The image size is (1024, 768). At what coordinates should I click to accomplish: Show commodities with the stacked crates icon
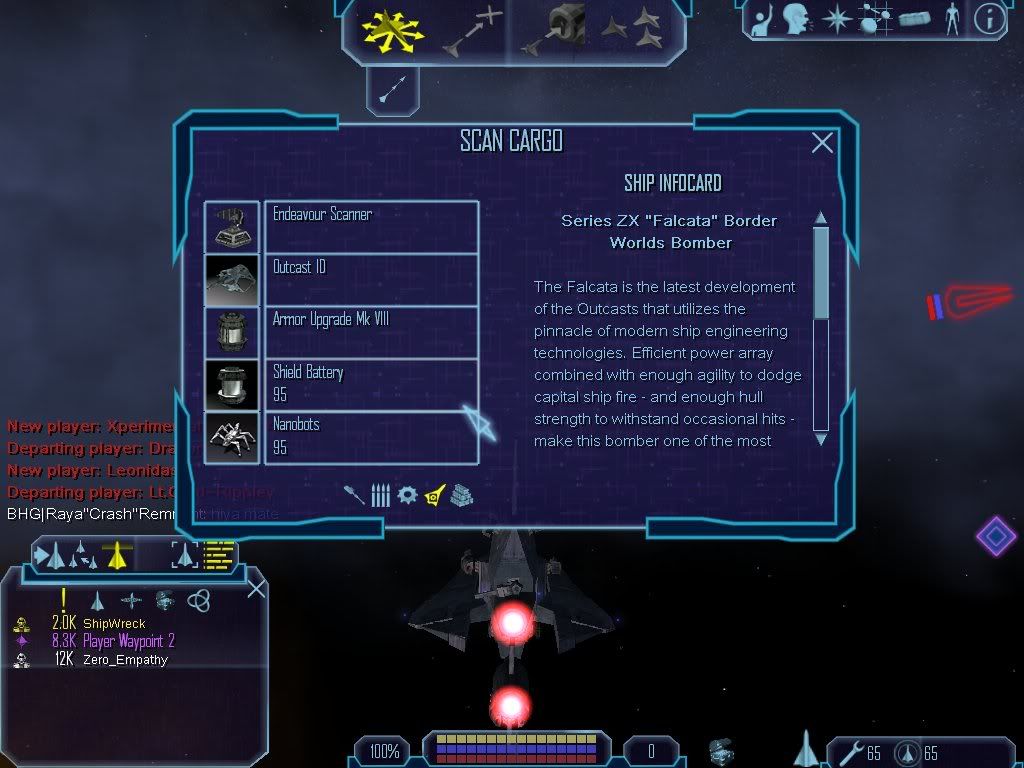[x=461, y=495]
